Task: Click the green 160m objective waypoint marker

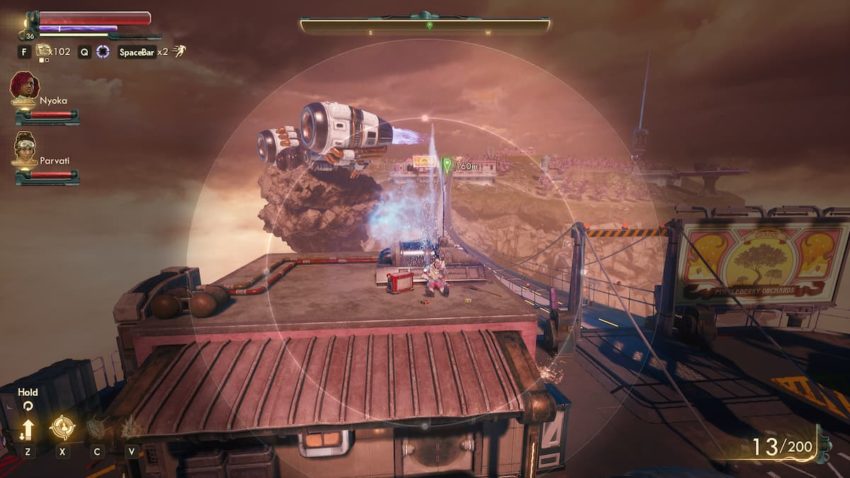Action: tap(447, 163)
